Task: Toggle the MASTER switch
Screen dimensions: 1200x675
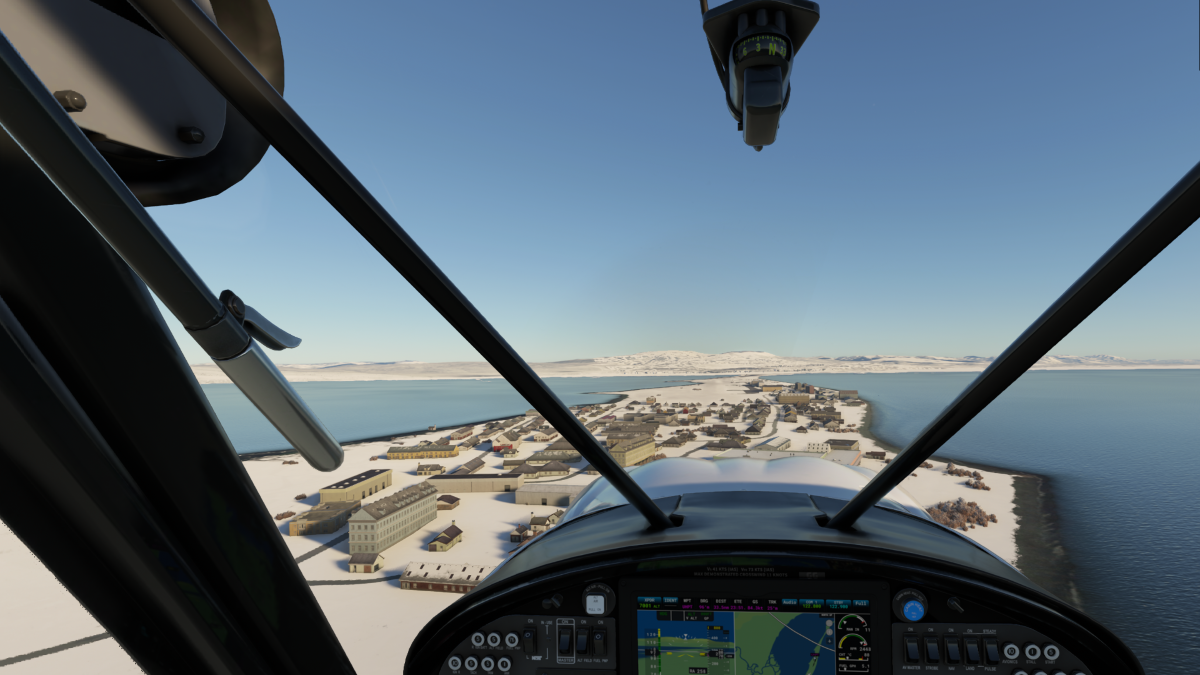Action: [x=565, y=640]
